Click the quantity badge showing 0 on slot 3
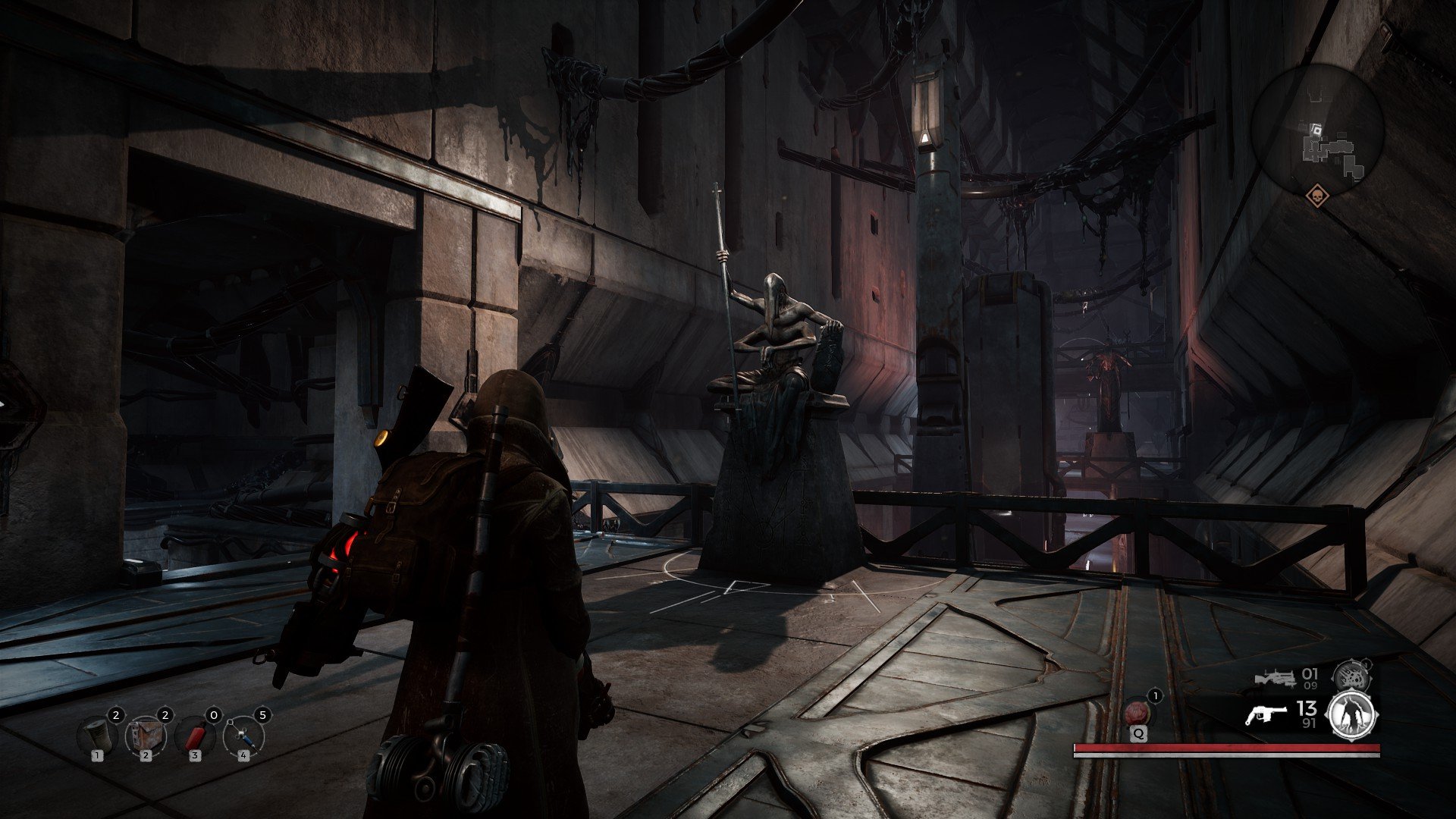The width and height of the screenshot is (1456, 819). point(215,715)
